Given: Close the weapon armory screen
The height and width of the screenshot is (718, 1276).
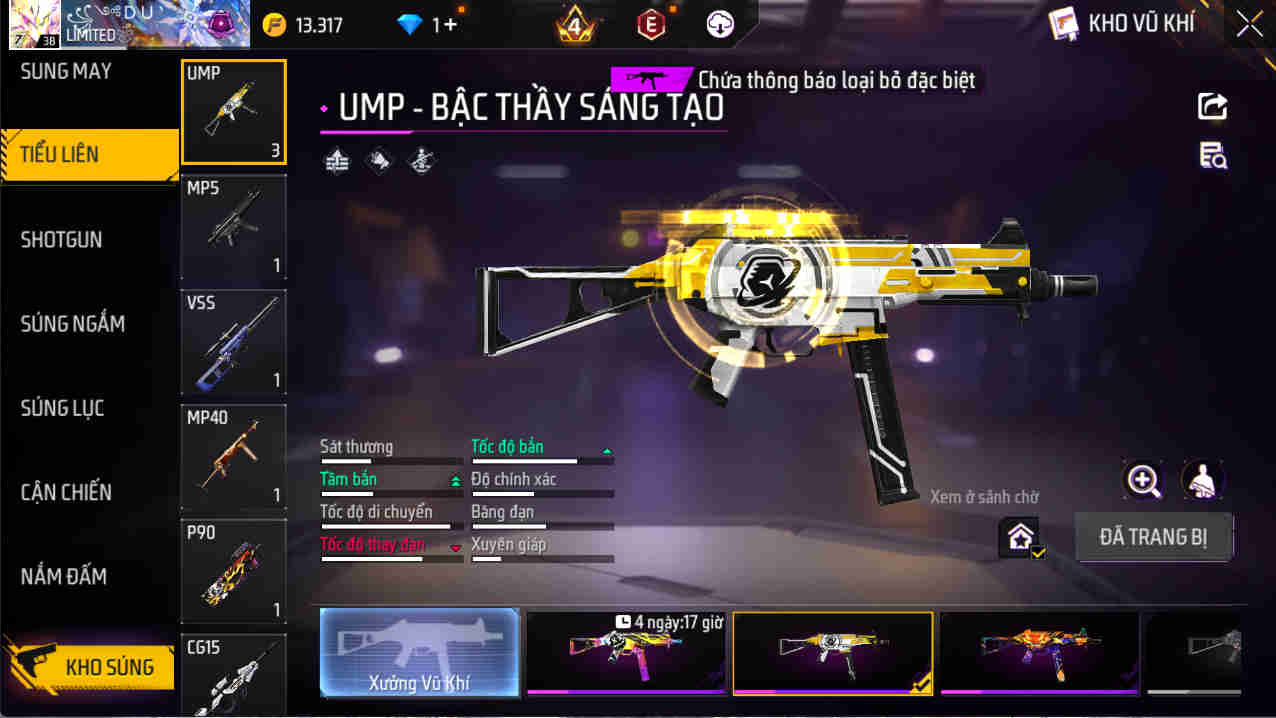Looking at the screenshot, I should [x=1249, y=24].
